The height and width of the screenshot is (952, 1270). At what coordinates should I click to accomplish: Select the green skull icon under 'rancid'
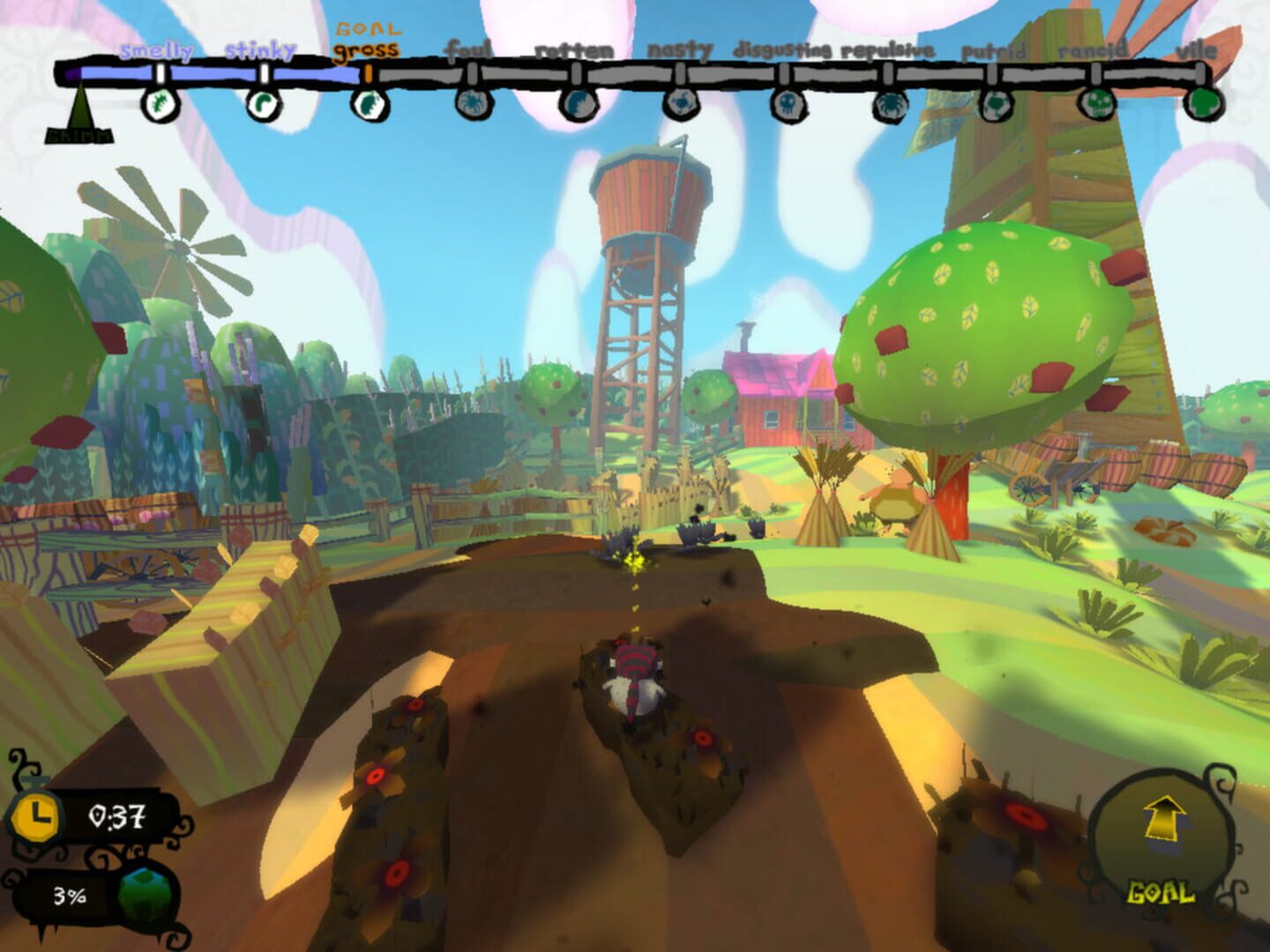tap(1096, 106)
